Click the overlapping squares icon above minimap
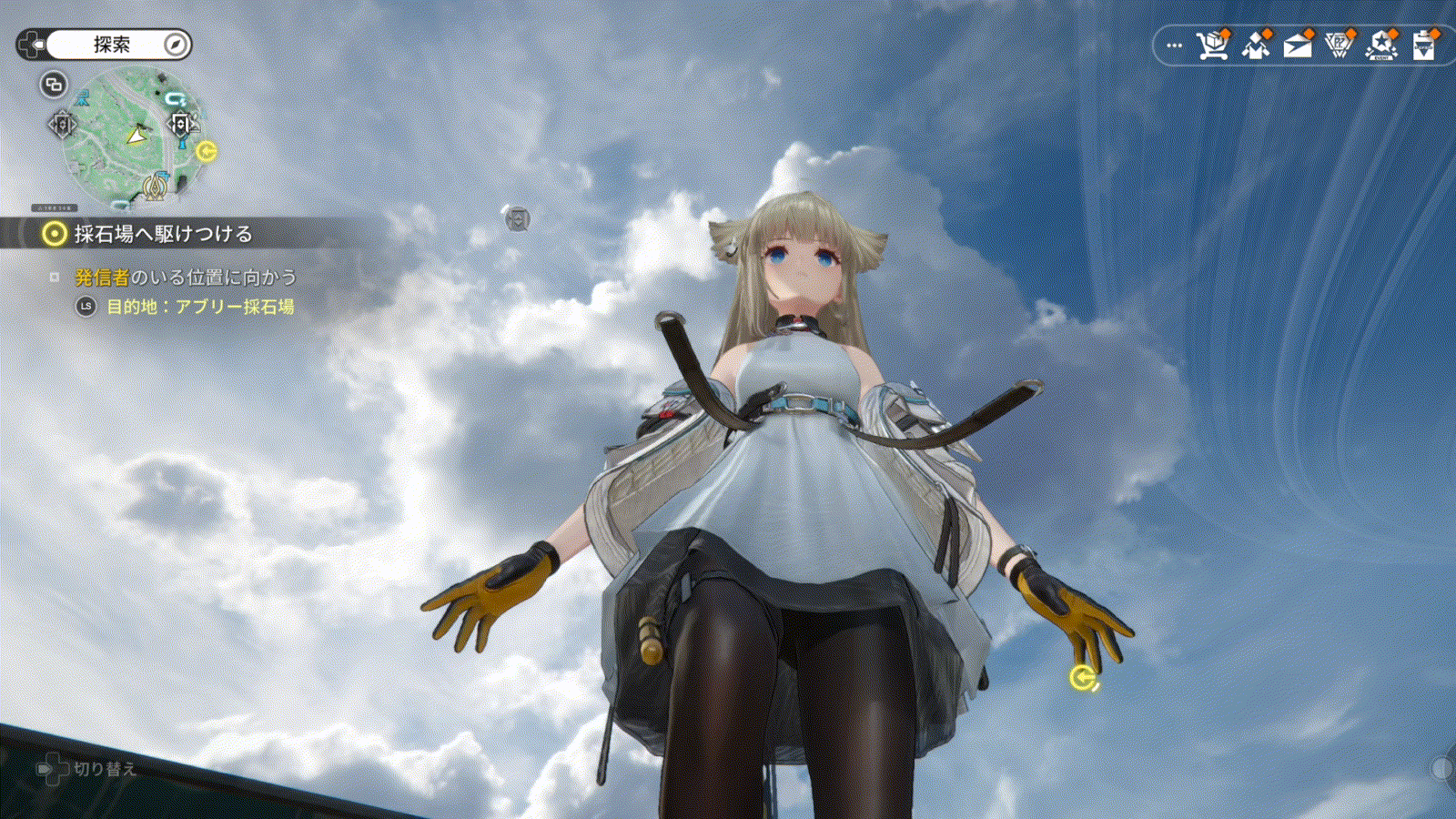This screenshot has height=819, width=1456. coord(54,85)
